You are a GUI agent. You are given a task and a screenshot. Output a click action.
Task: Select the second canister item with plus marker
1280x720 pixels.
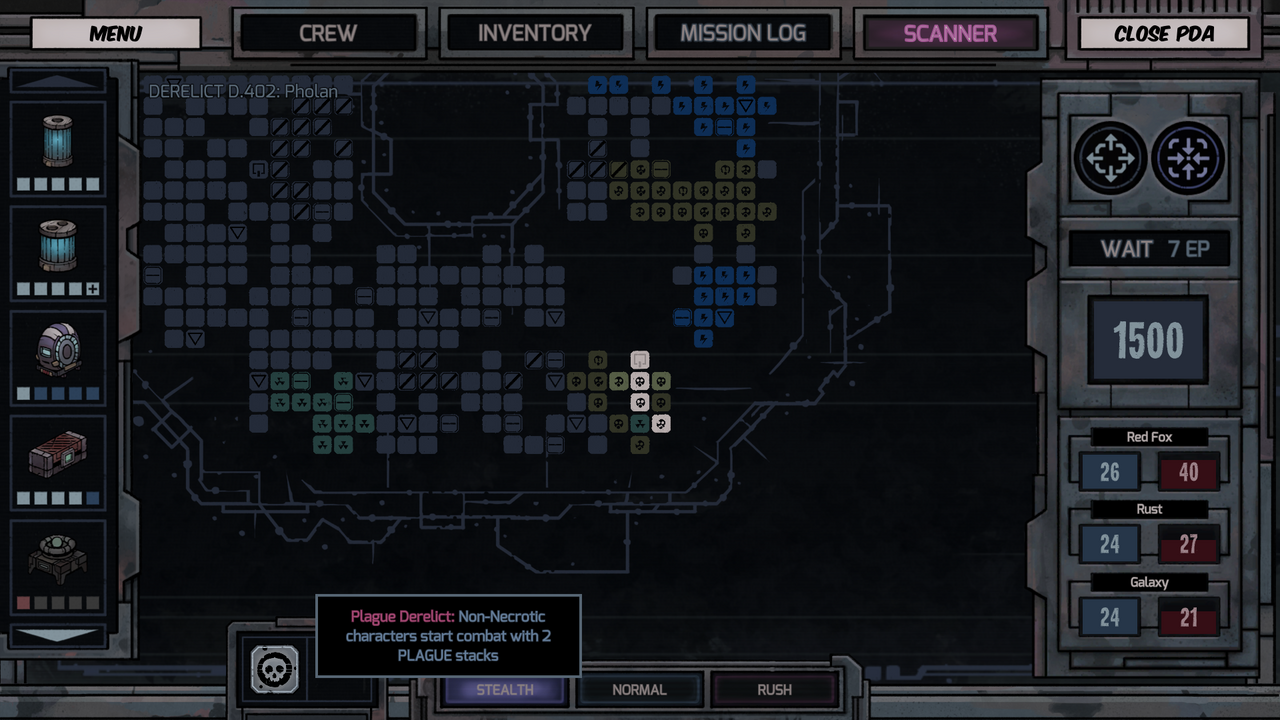pyautogui.click(x=57, y=247)
